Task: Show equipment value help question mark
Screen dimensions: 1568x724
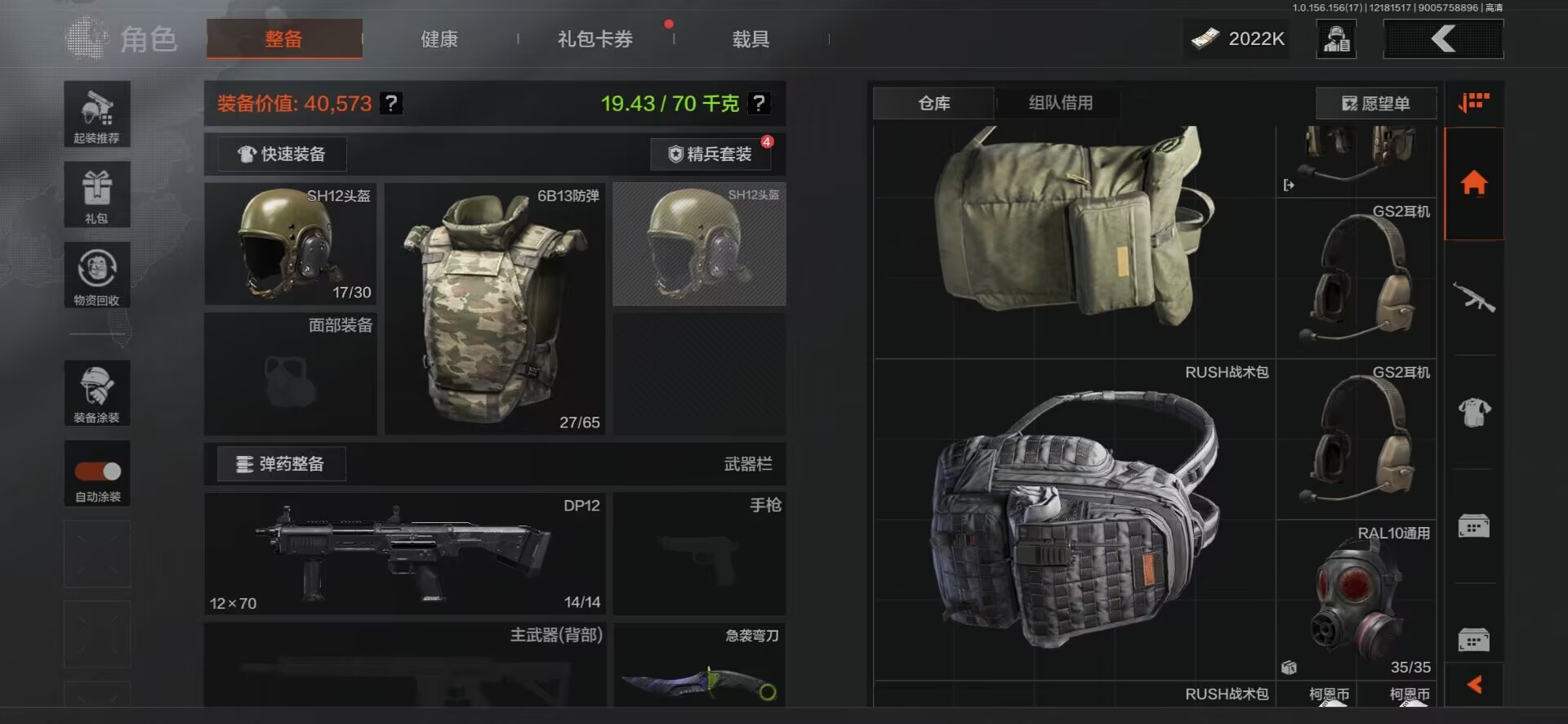Action: coord(392,104)
